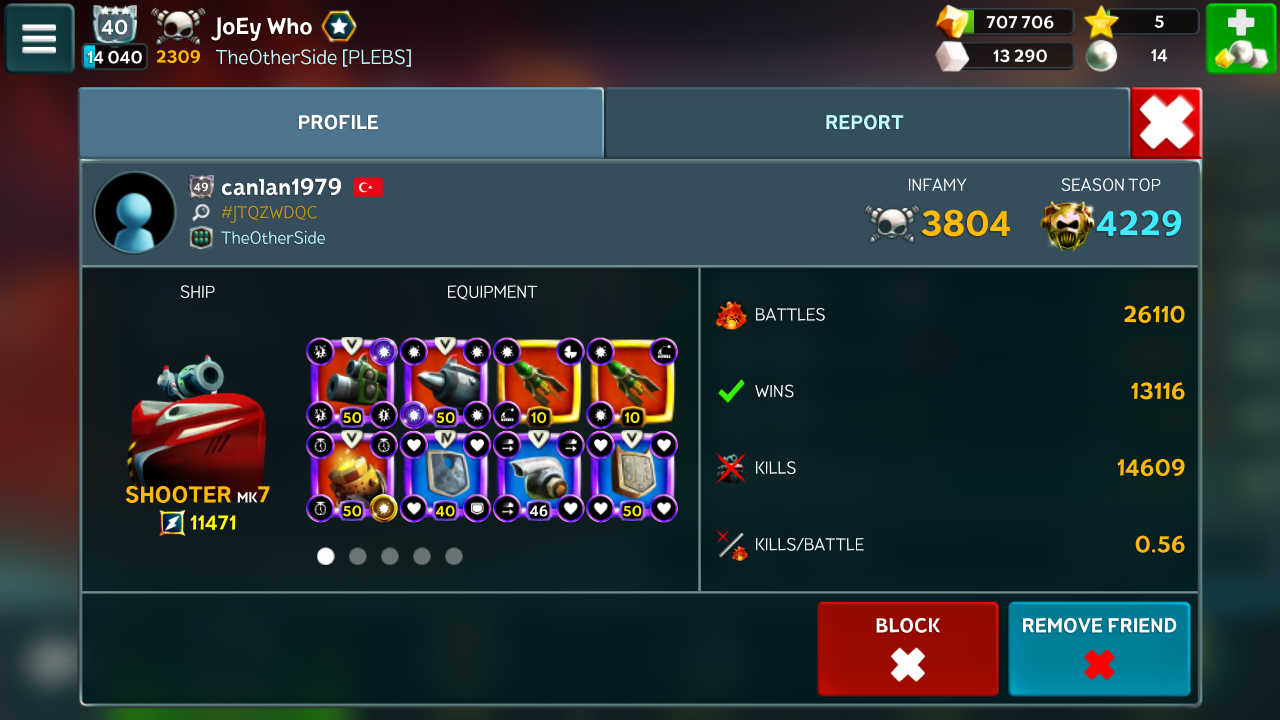Open the green buy-currency shop button
Screen dimensions: 1280x720
tap(1240, 39)
